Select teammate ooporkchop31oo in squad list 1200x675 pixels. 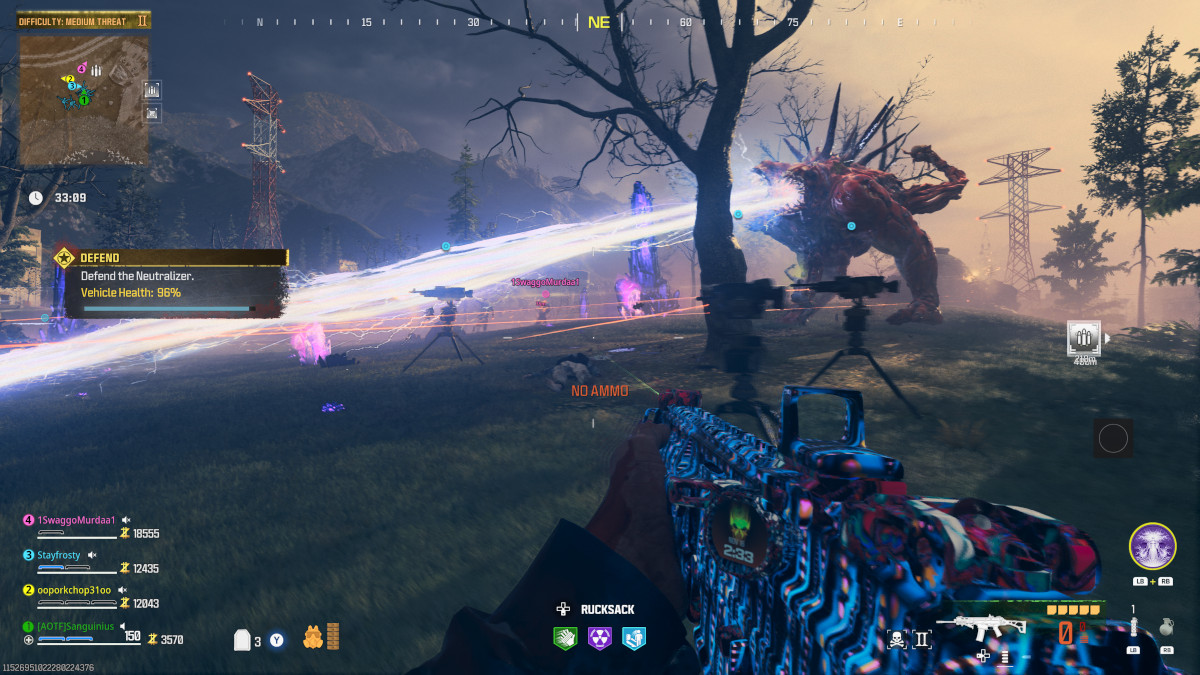click(x=75, y=590)
